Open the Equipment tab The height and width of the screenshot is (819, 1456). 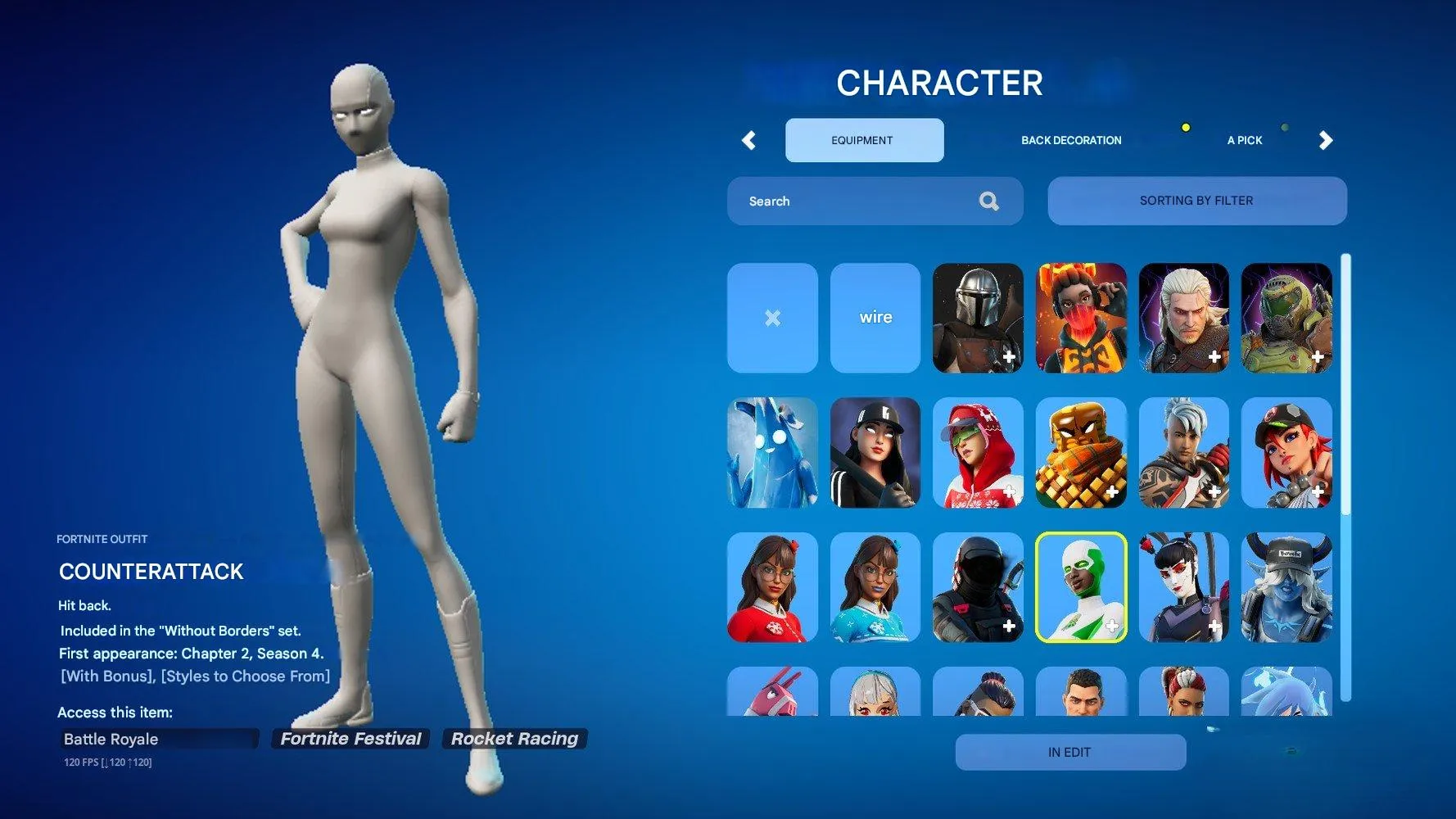tap(864, 140)
